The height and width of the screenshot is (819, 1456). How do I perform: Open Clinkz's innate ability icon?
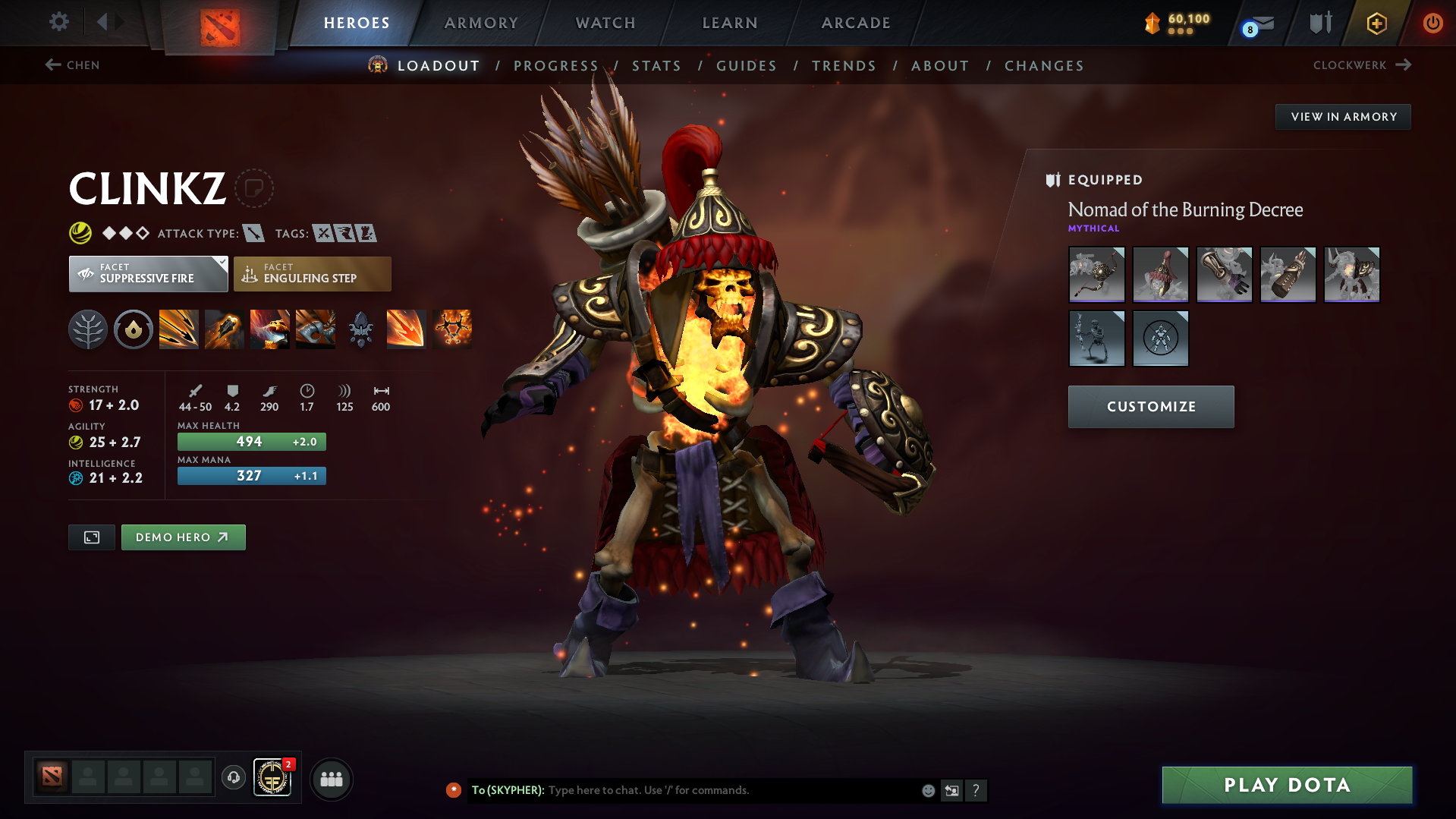134,329
